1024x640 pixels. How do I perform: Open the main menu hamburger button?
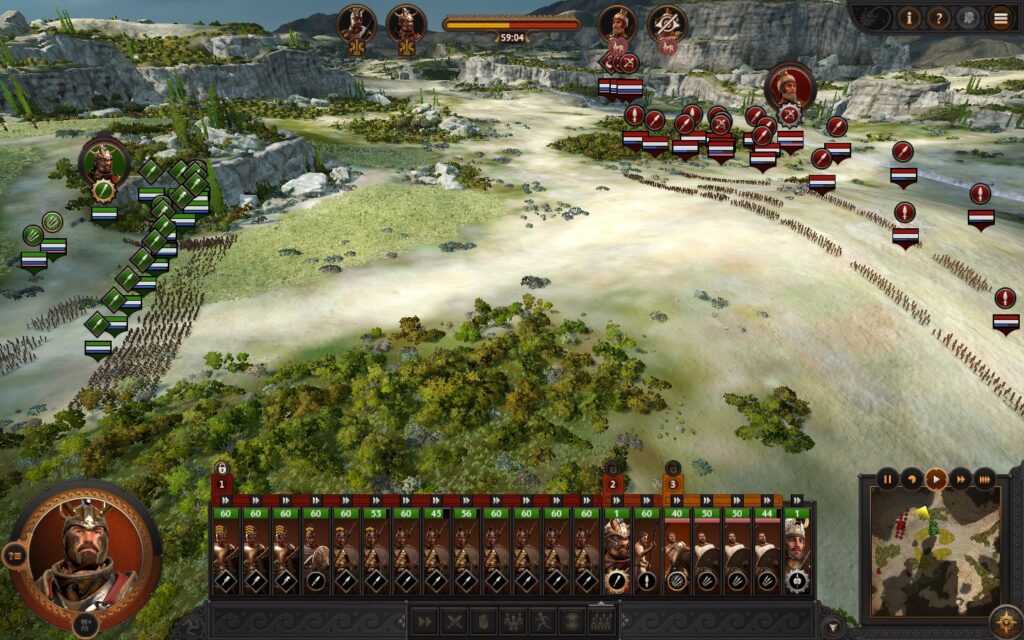pos(1000,17)
